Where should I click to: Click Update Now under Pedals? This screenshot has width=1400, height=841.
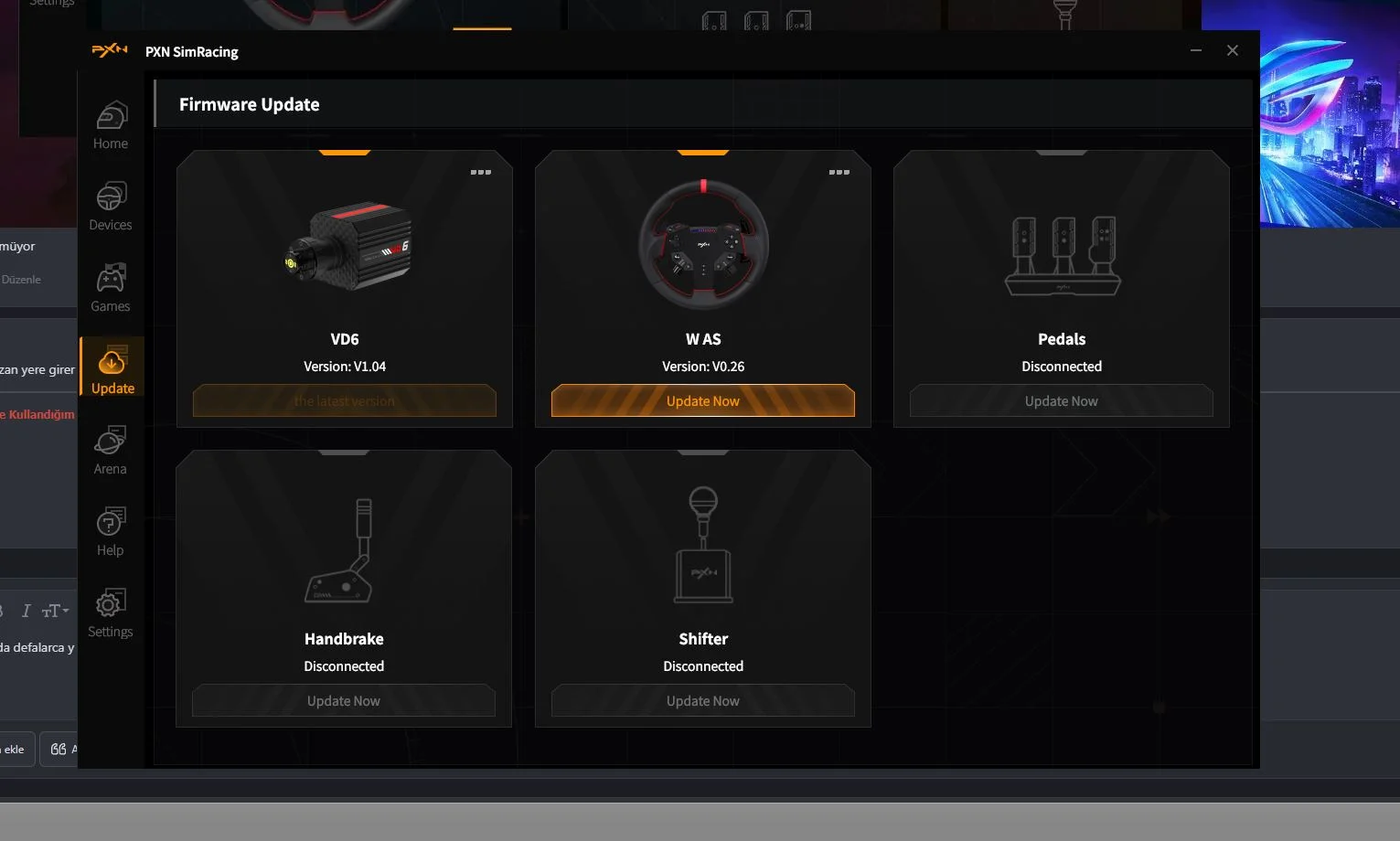pyautogui.click(x=1061, y=401)
